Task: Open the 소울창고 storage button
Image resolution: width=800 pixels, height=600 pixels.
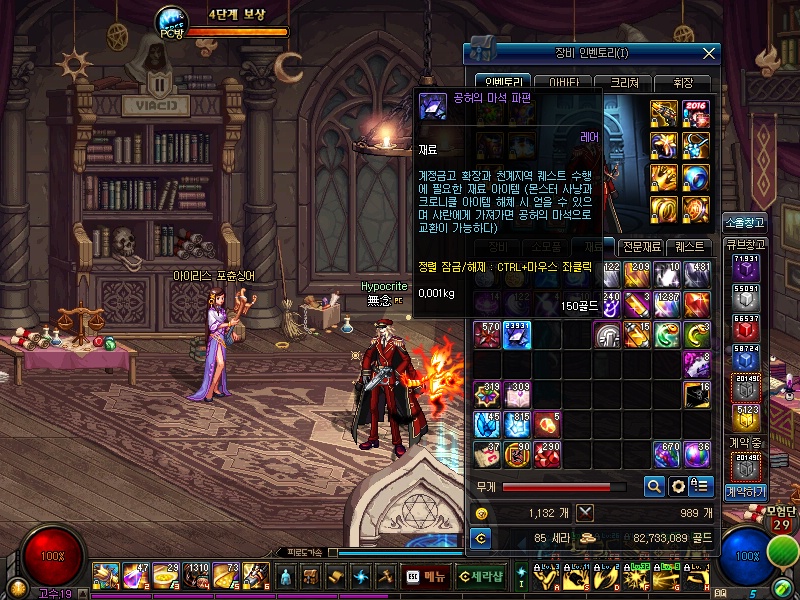Action: click(x=745, y=222)
